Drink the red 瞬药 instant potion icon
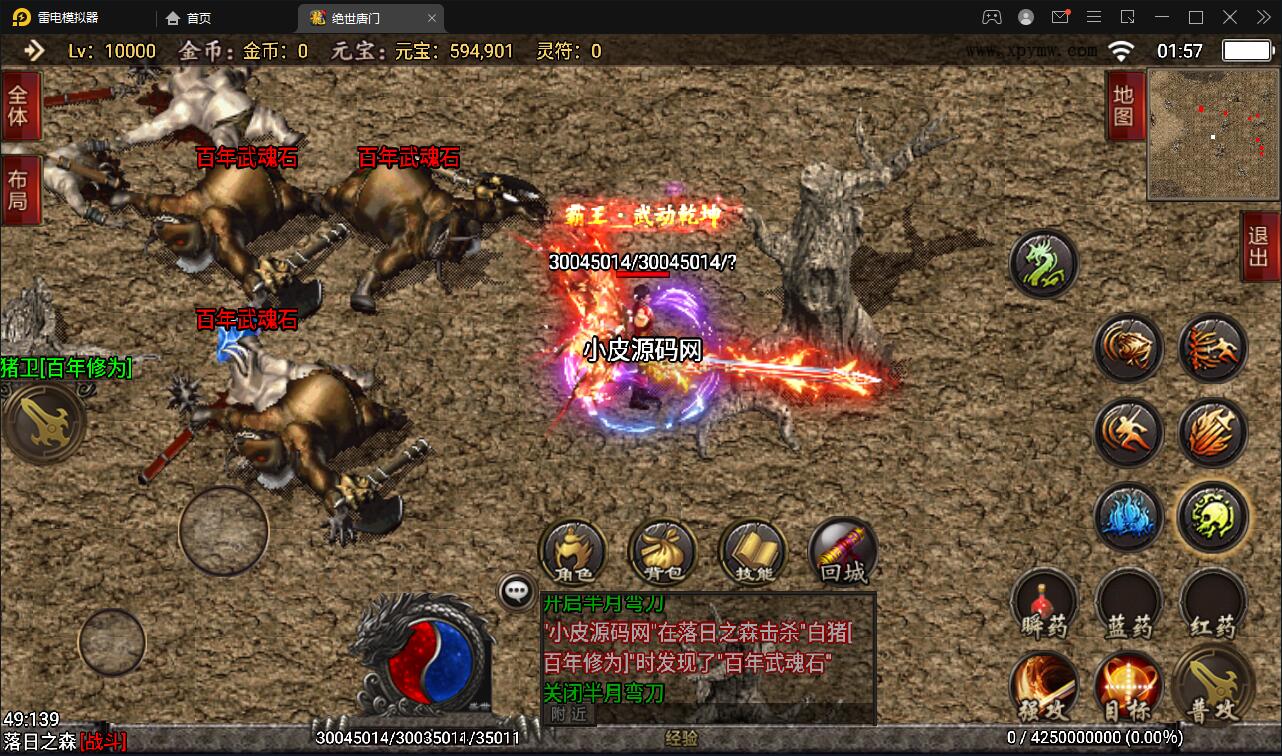Image resolution: width=1282 pixels, height=756 pixels. 1045,603
